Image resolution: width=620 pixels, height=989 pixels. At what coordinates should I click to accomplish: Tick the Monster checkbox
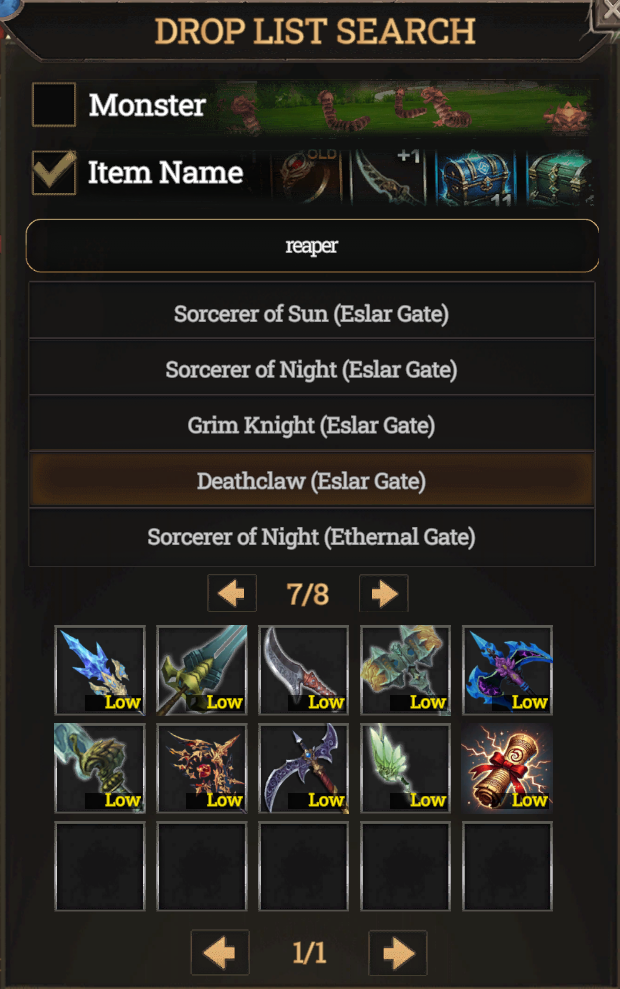[54, 105]
